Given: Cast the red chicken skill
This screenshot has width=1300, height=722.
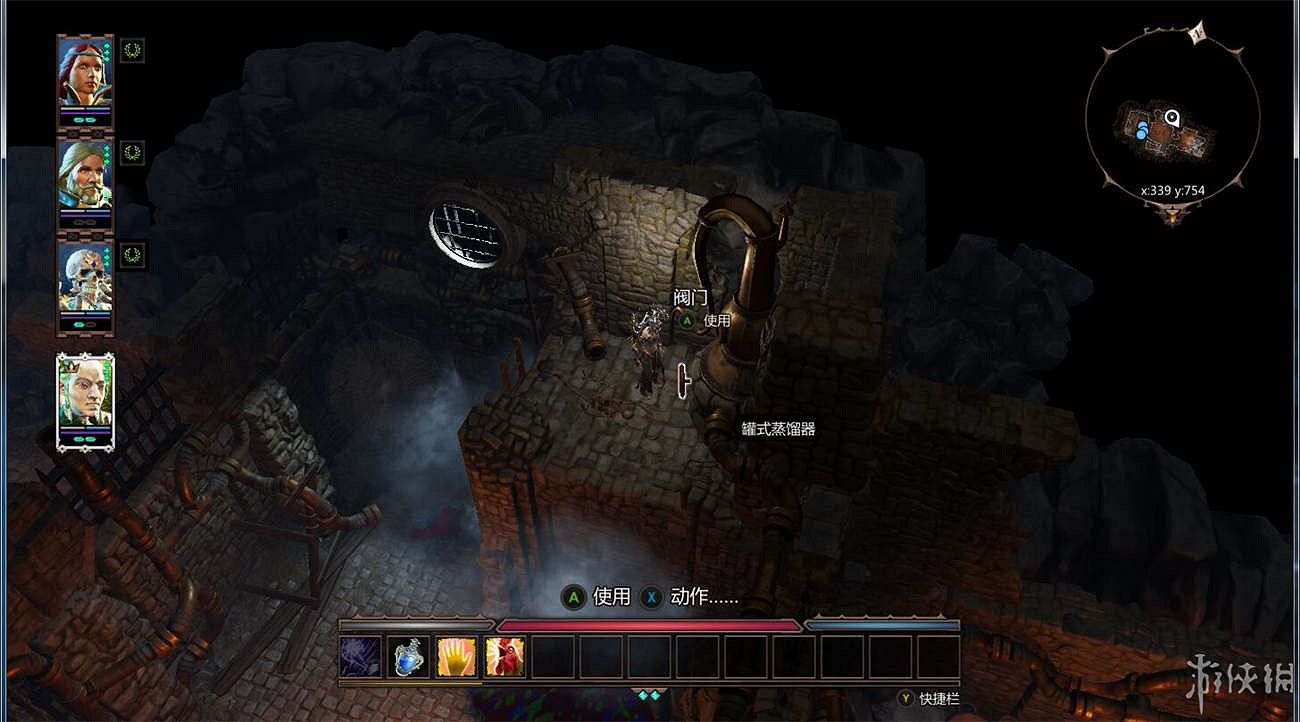Looking at the screenshot, I should tap(505, 657).
